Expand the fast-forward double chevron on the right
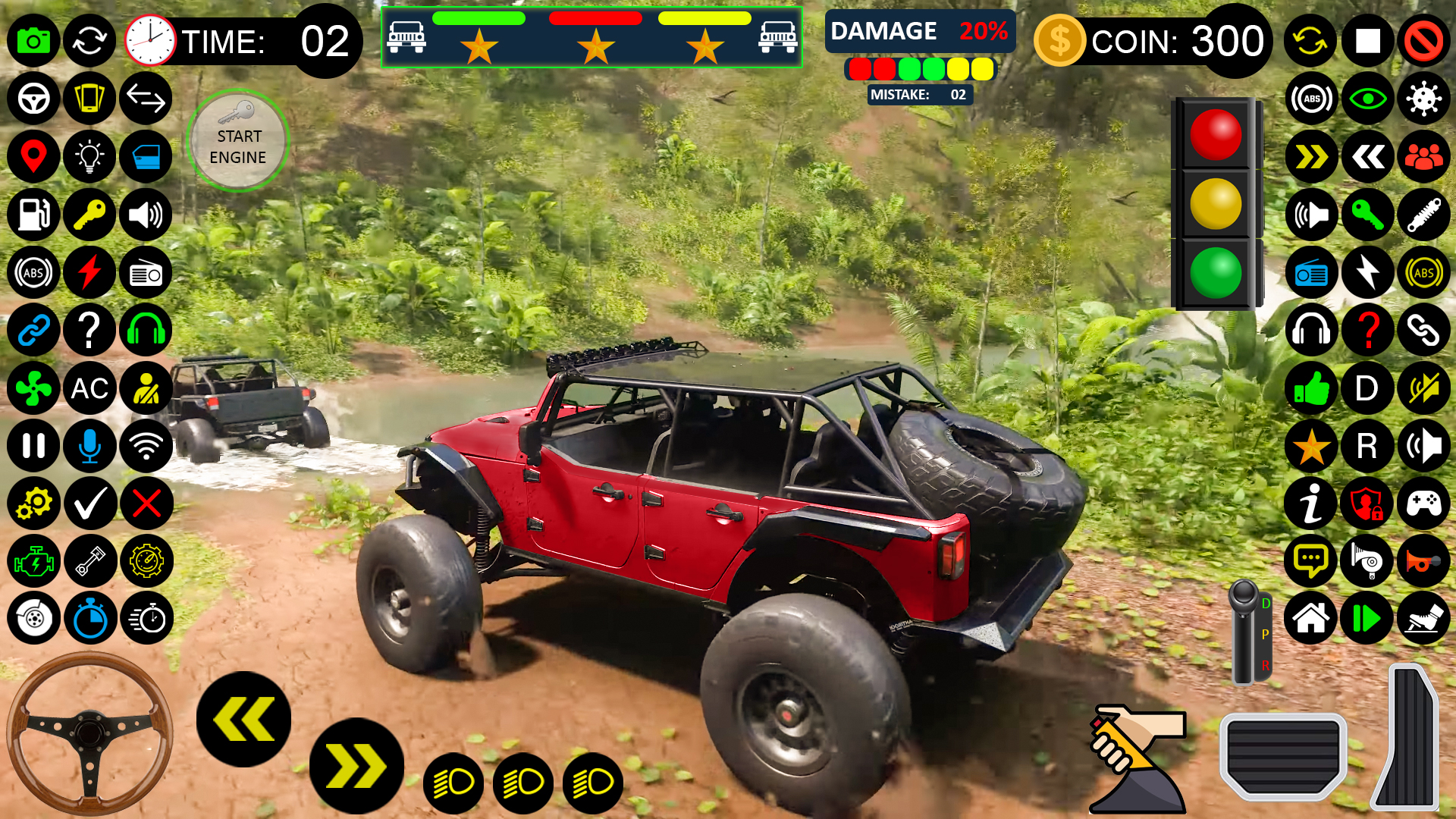The width and height of the screenshot is (1456, 819). [1311, 157]
